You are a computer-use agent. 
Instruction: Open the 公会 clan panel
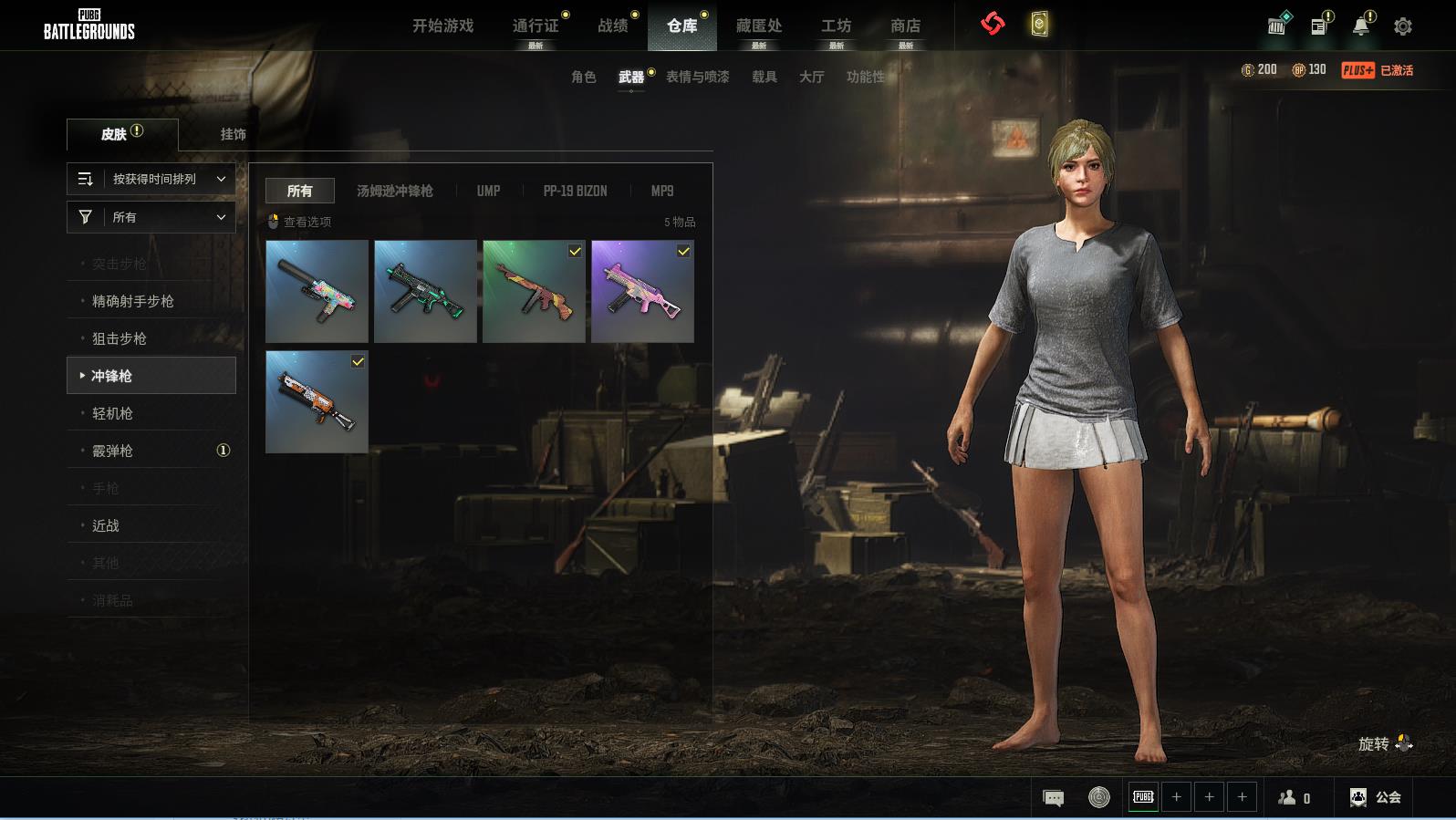coord(1375,797)
